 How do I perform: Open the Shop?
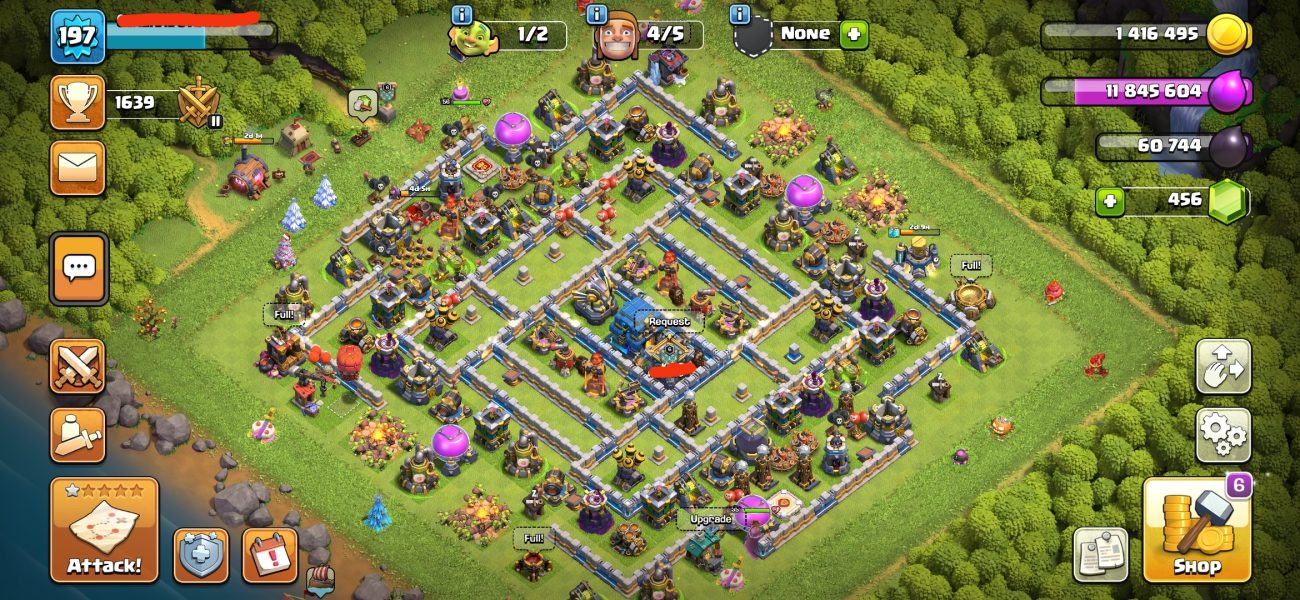click(x=1197, y=530)
